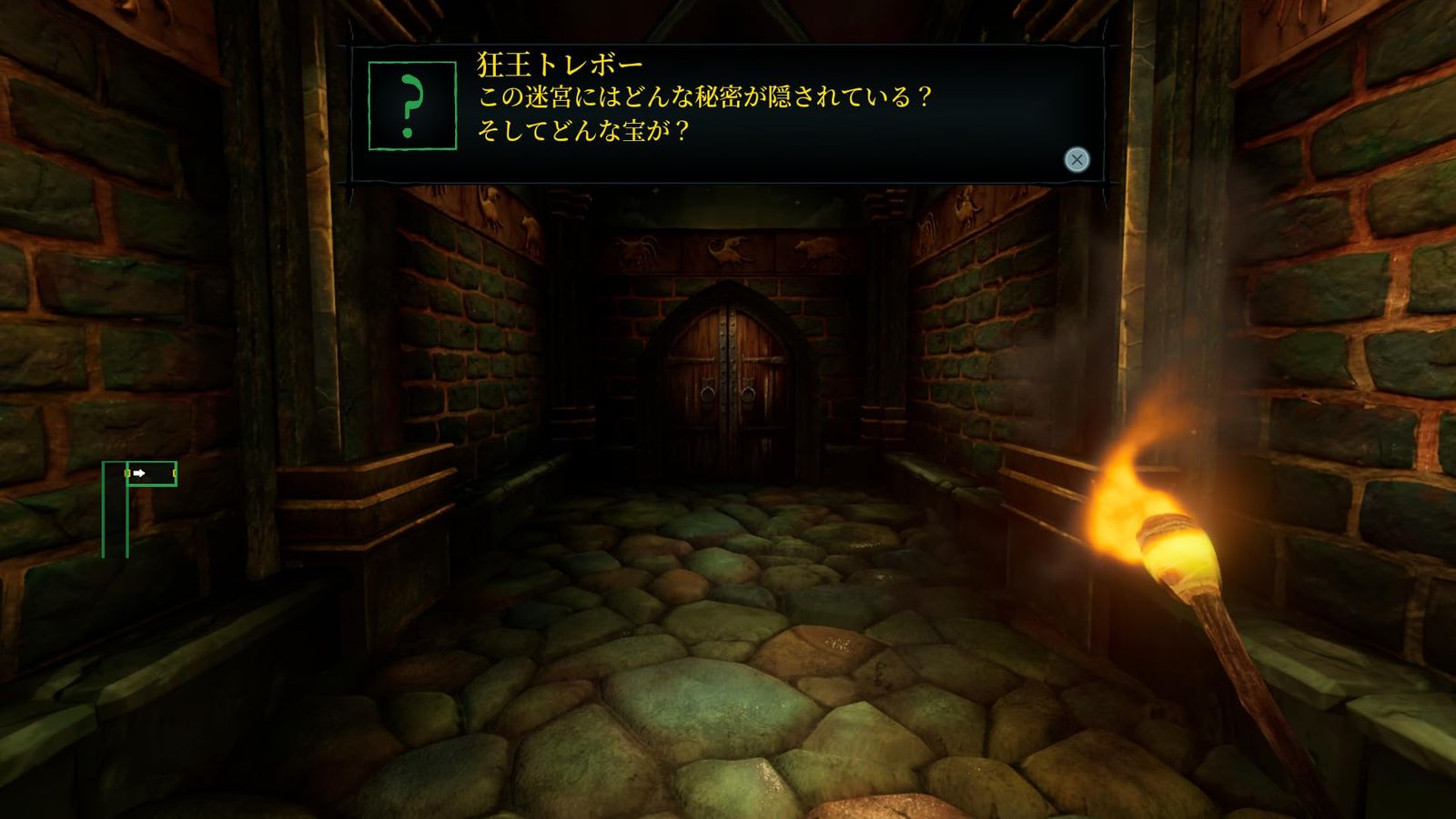Screen dimensions: 1456x819
Task: Select the yellow door marker beside the player arrow
Action: coord(127,473)
